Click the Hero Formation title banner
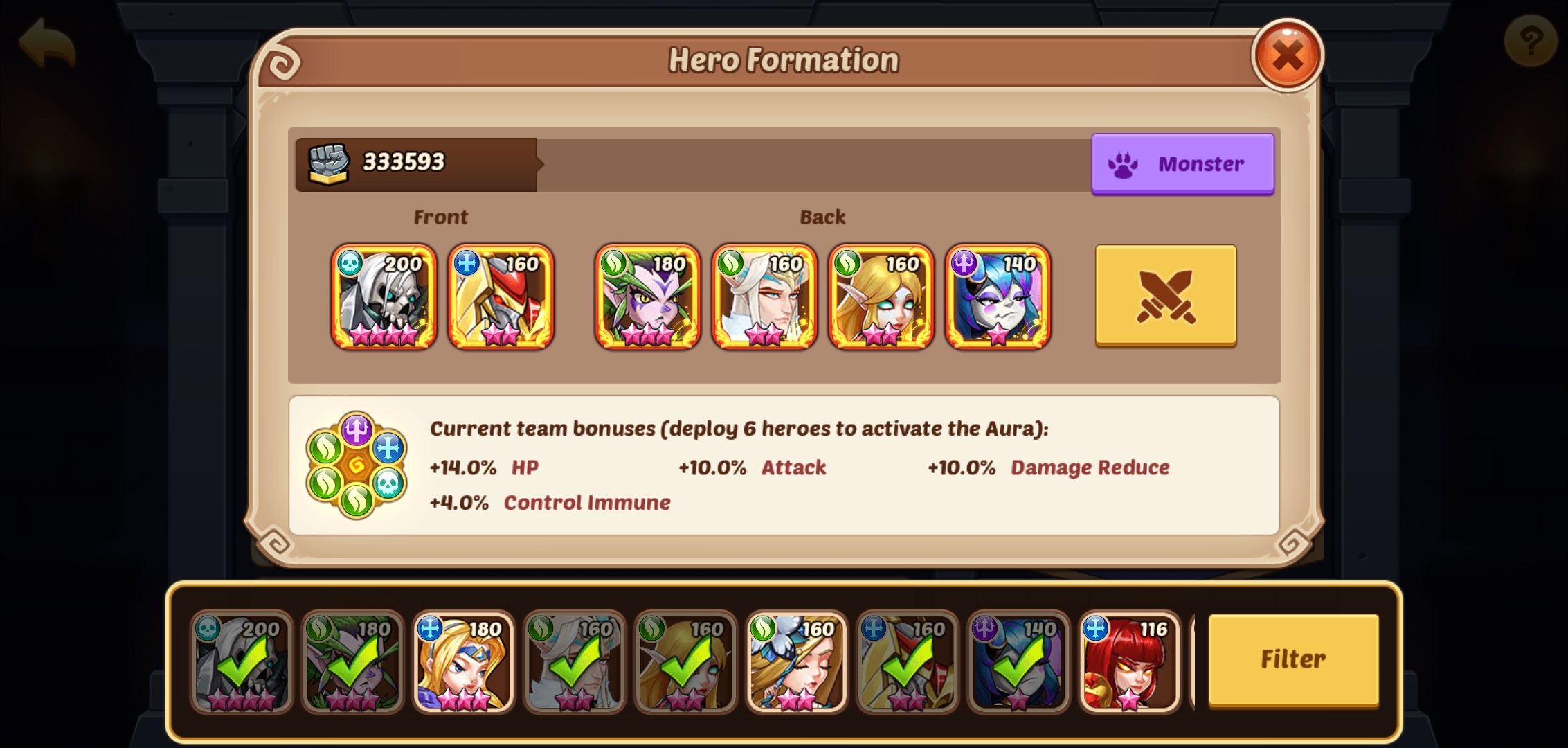Image resolution: width=1568 pixels, height=748 pixels. (x=784, y=59)
